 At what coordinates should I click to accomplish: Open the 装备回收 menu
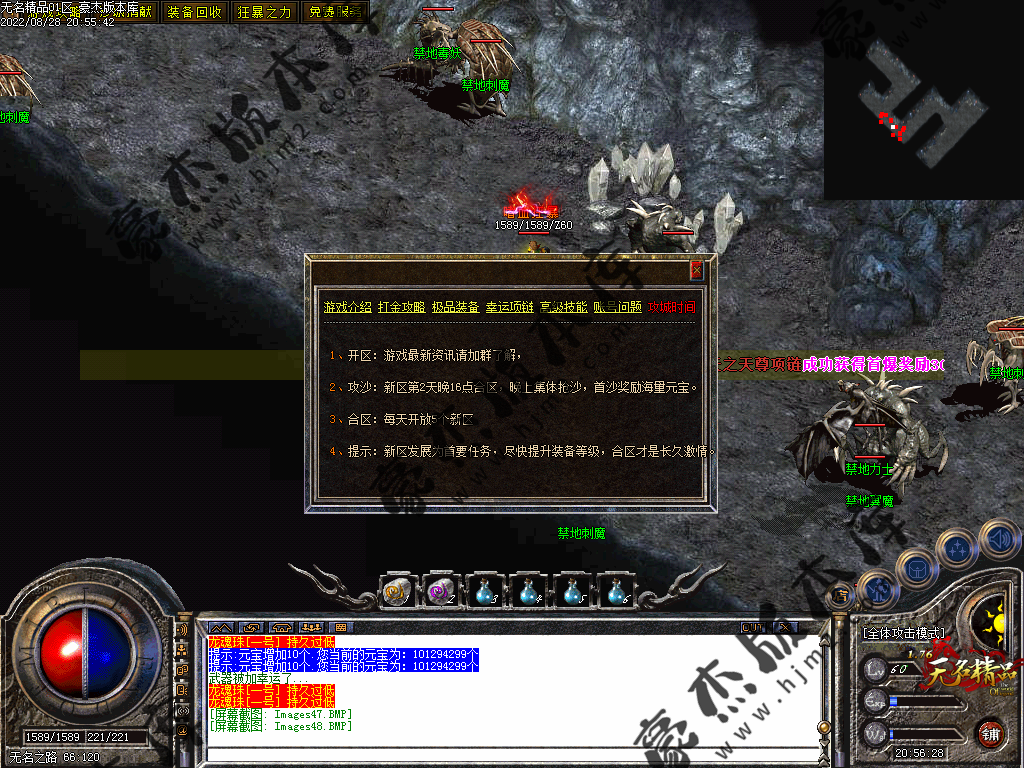(x=194, y=12)
